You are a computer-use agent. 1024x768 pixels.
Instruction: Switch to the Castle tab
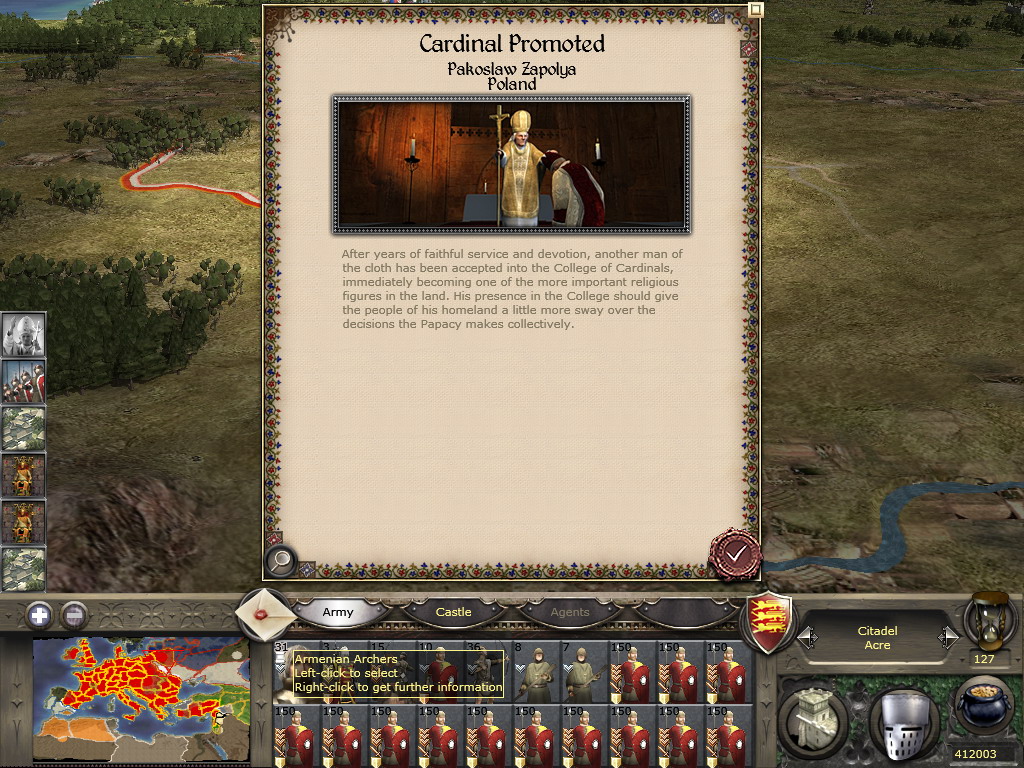tap(453, 612)
